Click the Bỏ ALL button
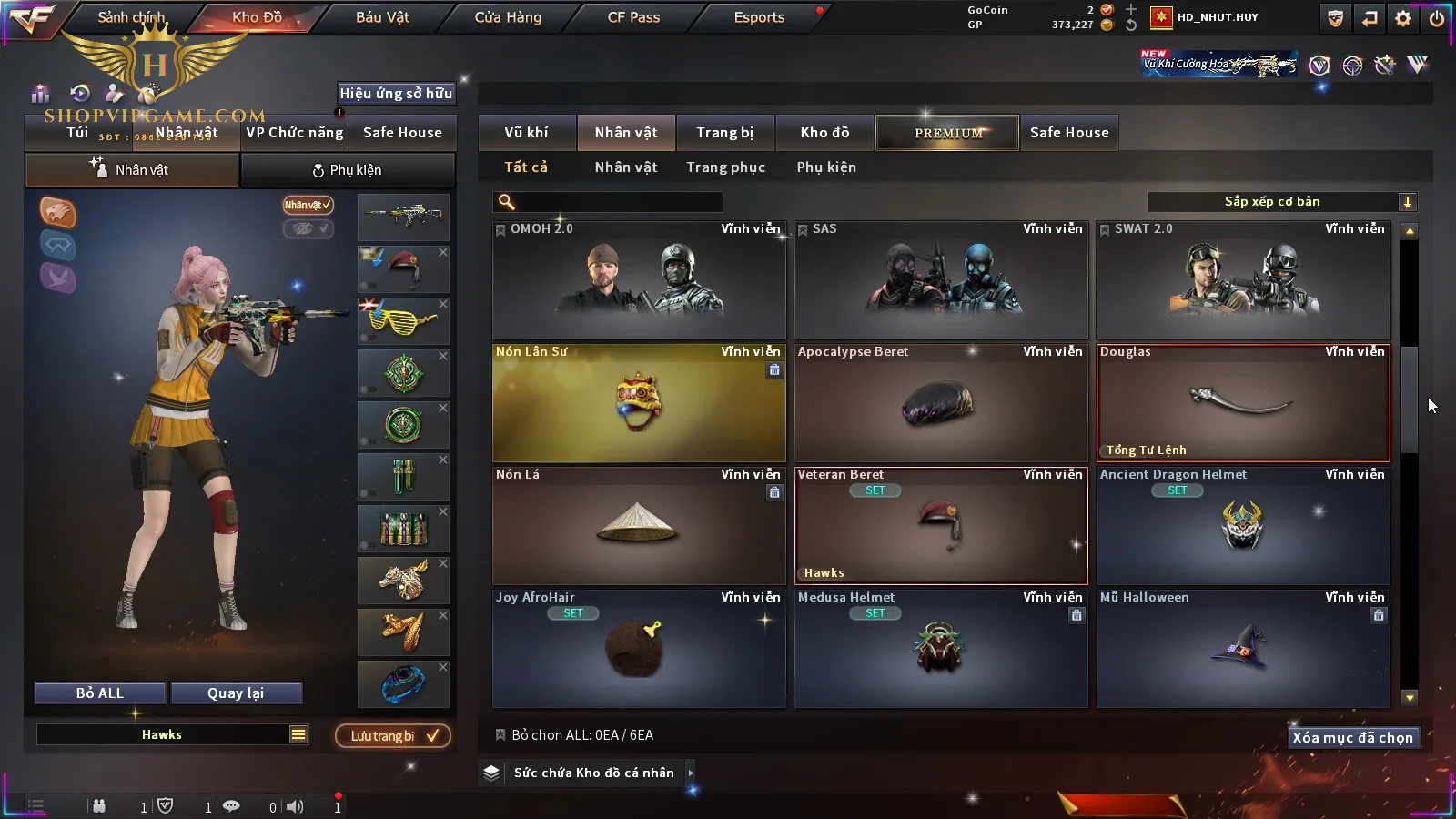1456x819 pixels. click(100, 693)
